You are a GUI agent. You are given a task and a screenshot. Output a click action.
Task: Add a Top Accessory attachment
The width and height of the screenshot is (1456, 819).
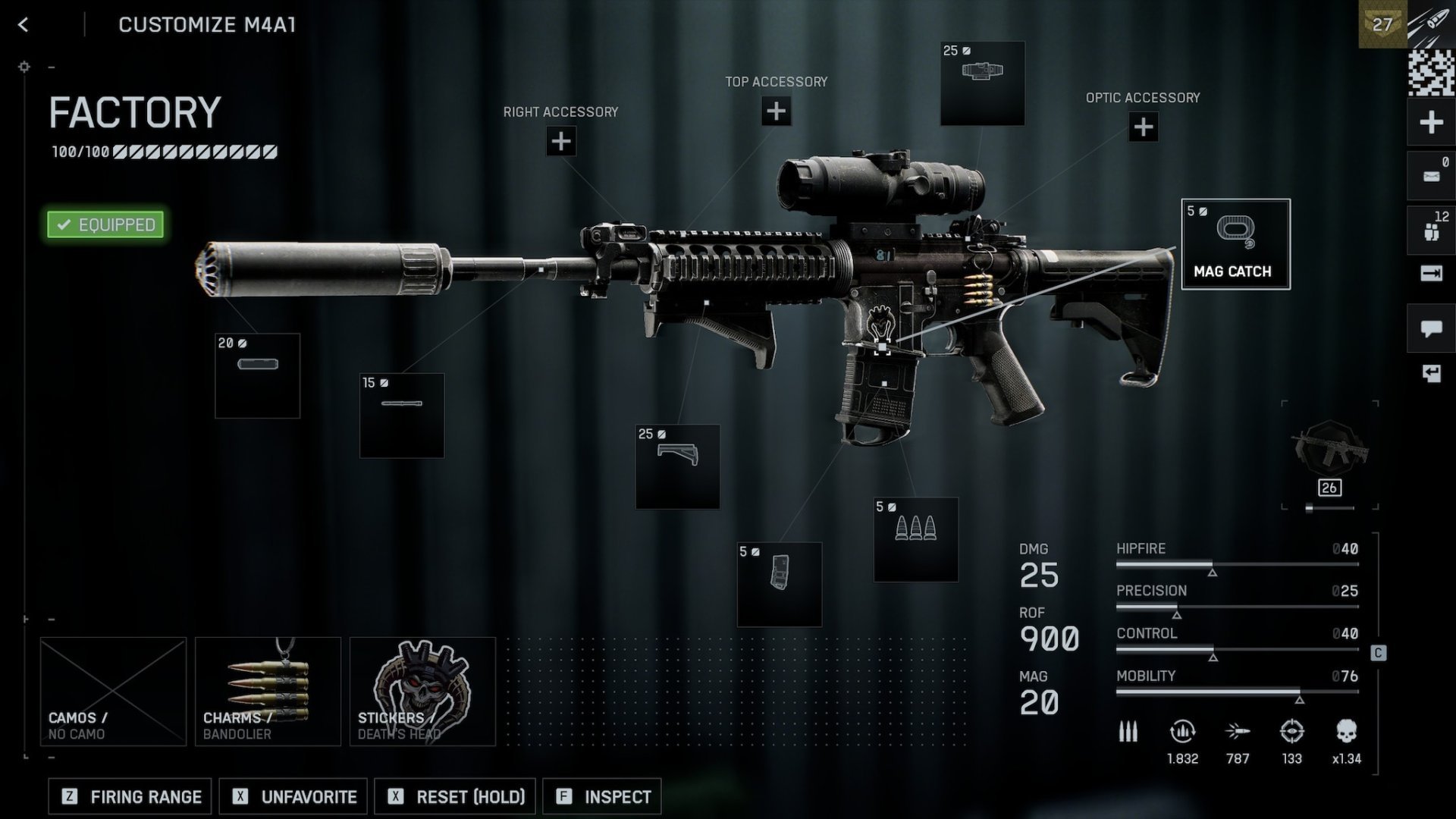point(776,111)
